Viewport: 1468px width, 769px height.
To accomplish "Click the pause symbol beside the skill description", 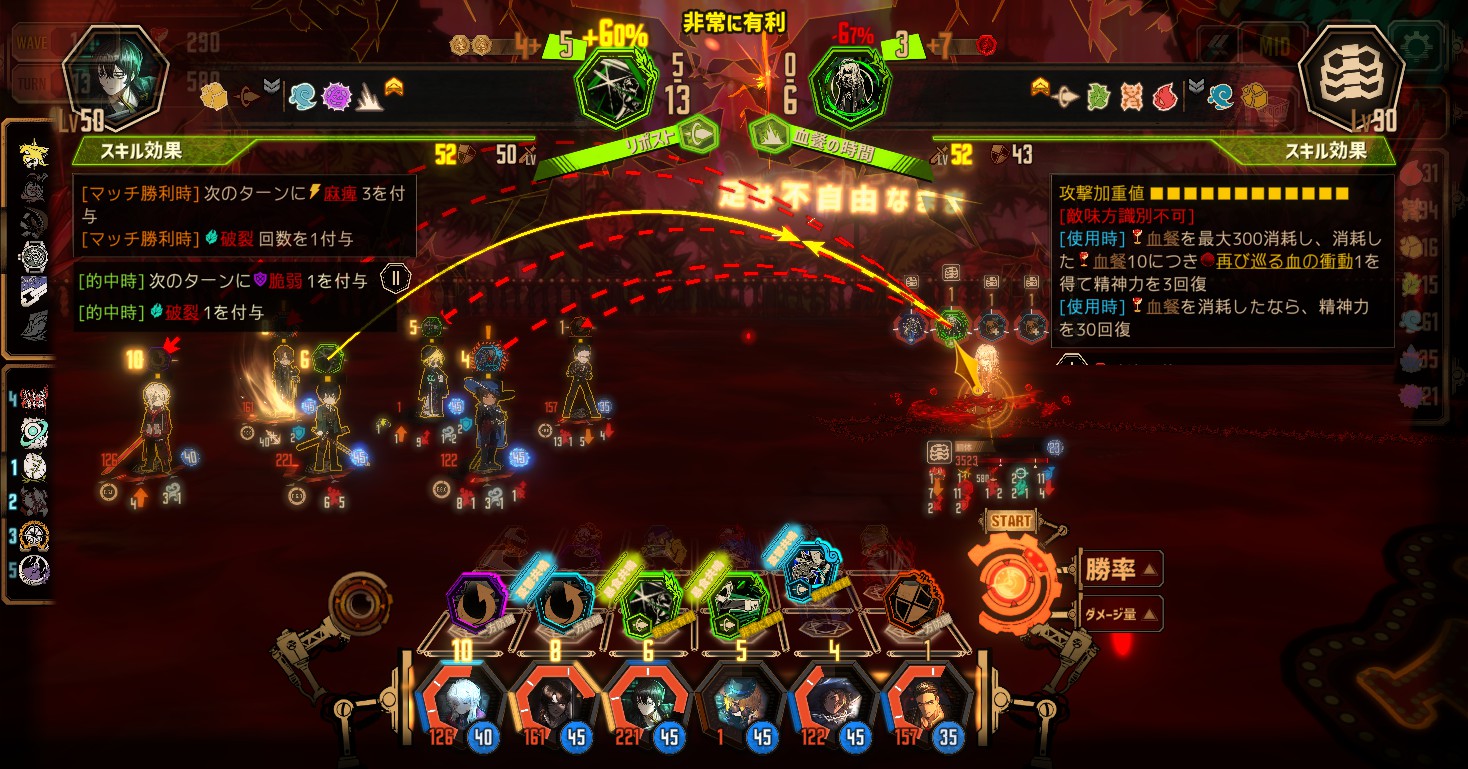I will tap(396, 278).
